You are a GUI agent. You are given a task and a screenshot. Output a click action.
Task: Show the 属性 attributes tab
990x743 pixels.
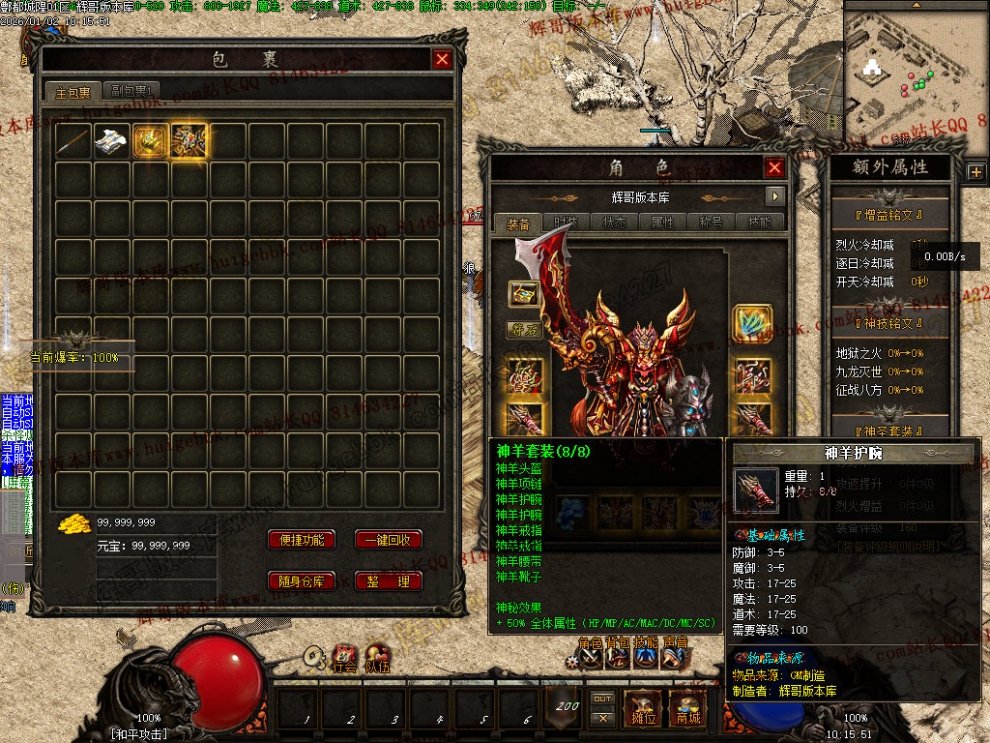(661, 223)
